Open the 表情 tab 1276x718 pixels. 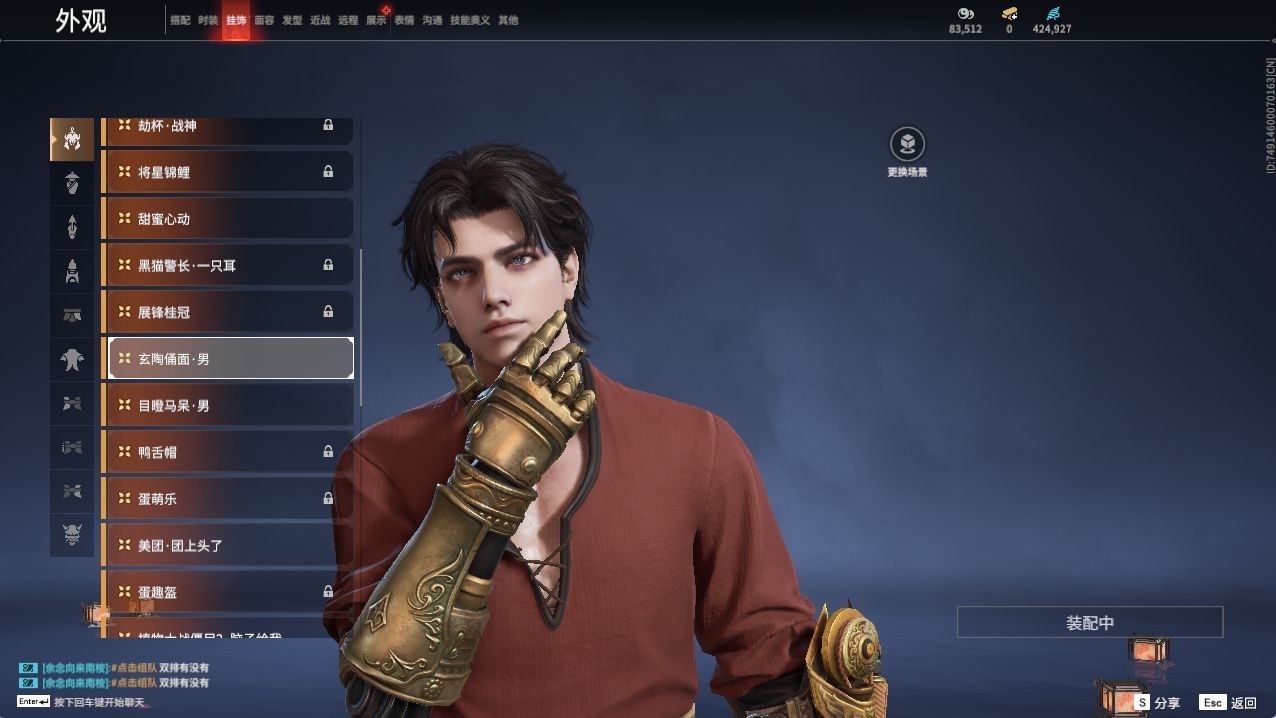[x=404, y=20]
